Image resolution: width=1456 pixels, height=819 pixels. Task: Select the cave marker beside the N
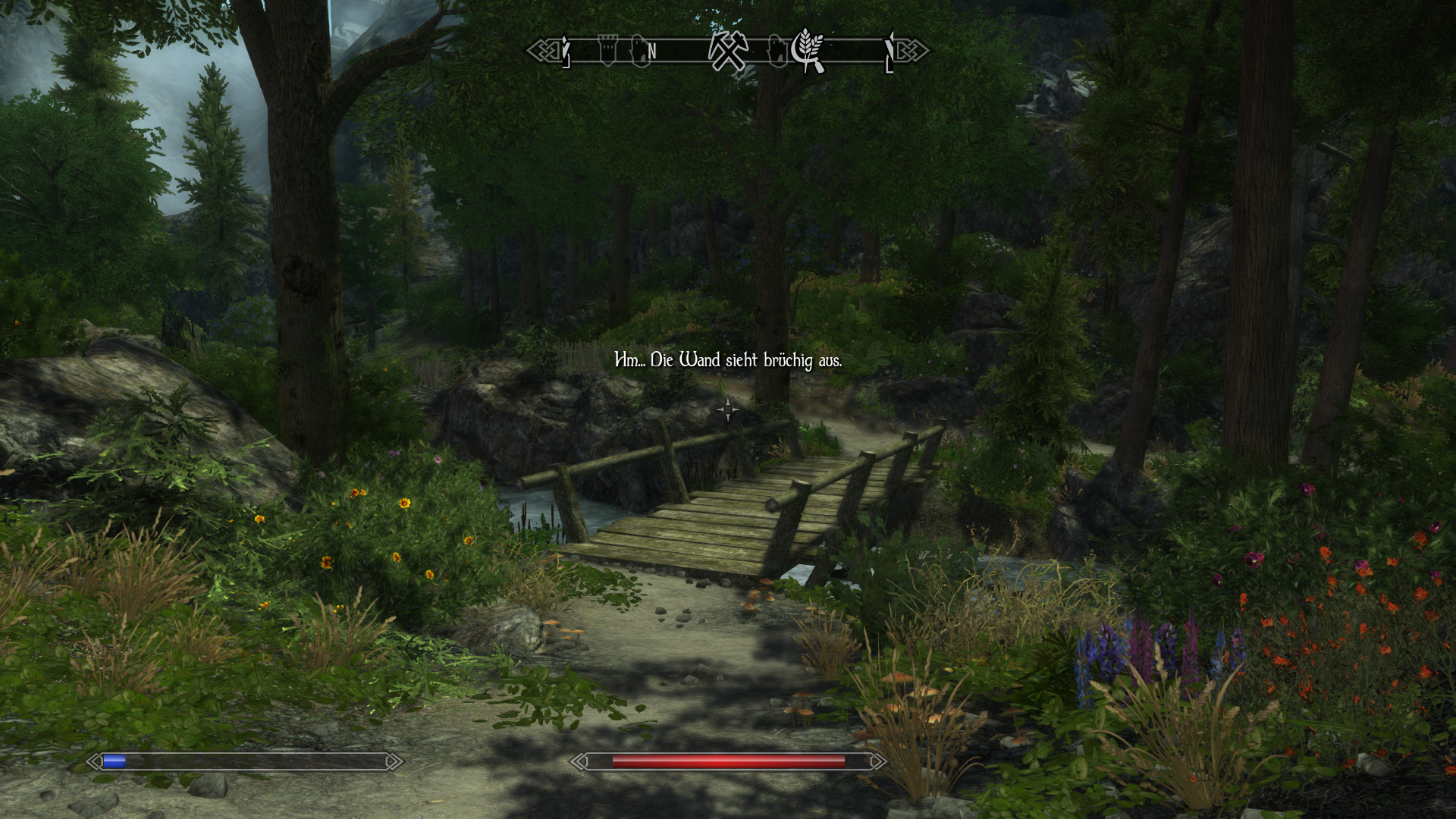coord(639,52)
